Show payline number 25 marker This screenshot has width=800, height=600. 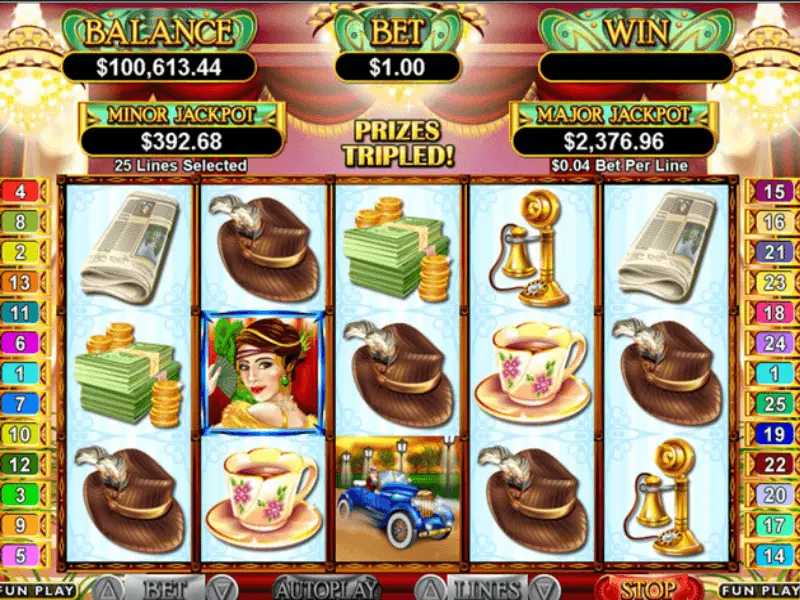tap(775, 404)
